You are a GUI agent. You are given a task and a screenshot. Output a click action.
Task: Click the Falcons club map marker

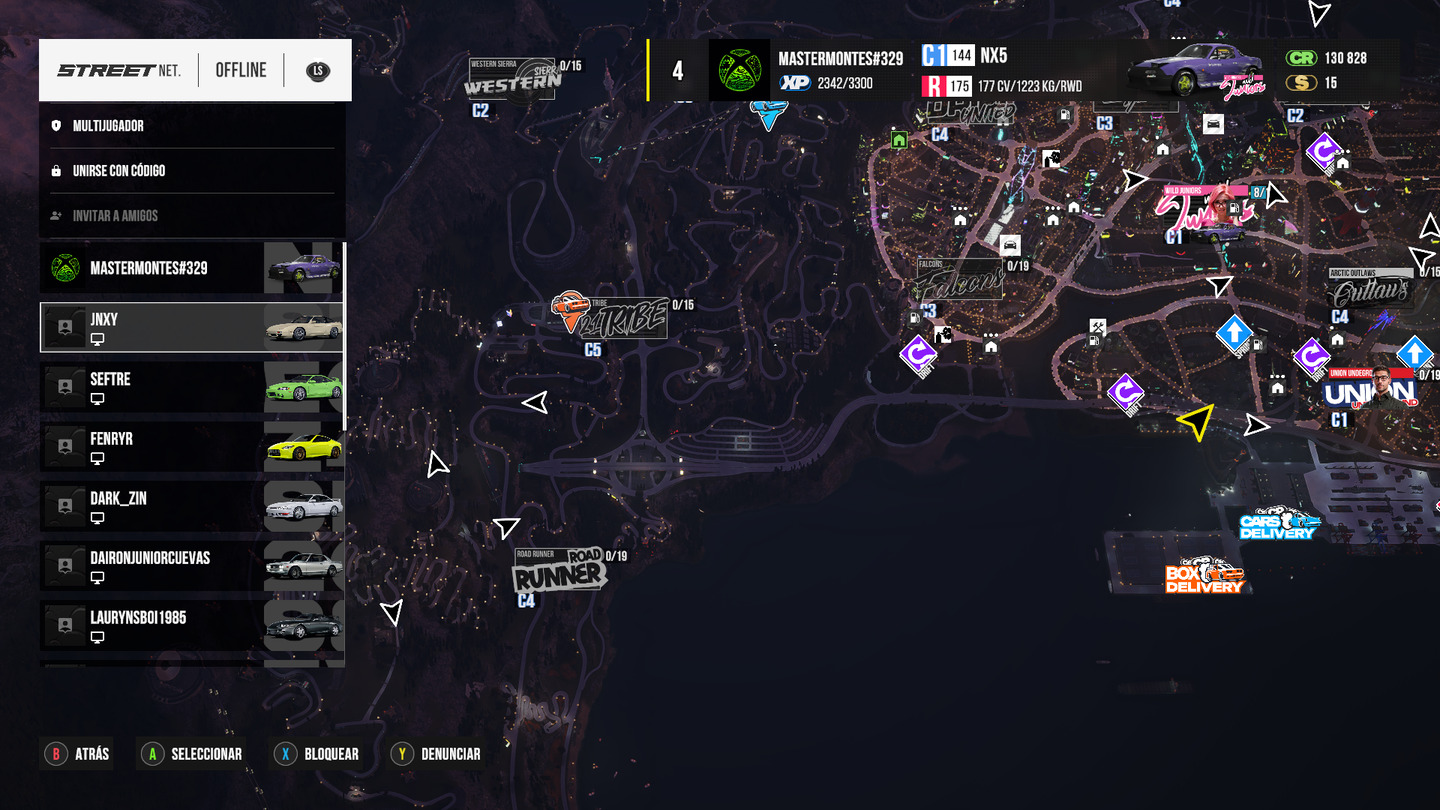click(x=959, y=281)
